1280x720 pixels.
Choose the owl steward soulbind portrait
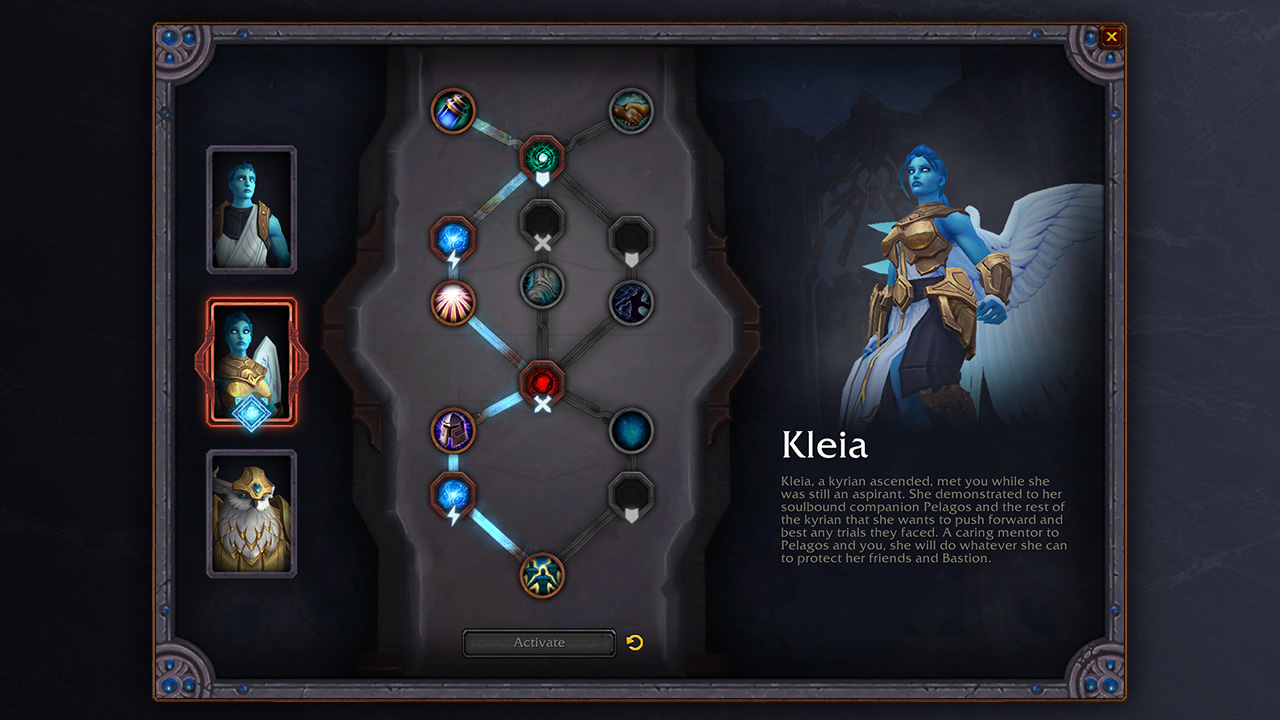point(251,514)
